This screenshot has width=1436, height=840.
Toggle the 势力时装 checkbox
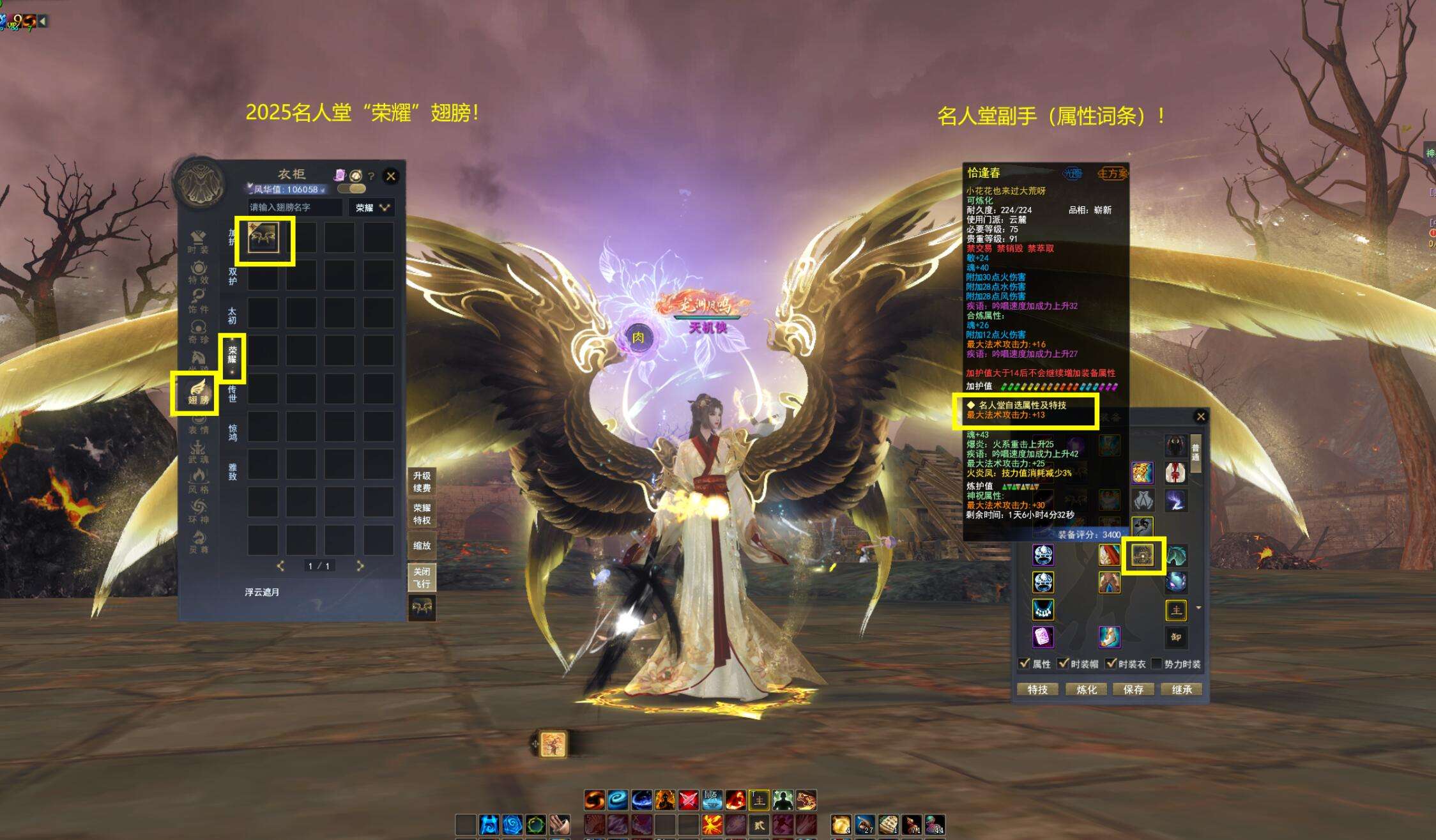[1157, 664]
